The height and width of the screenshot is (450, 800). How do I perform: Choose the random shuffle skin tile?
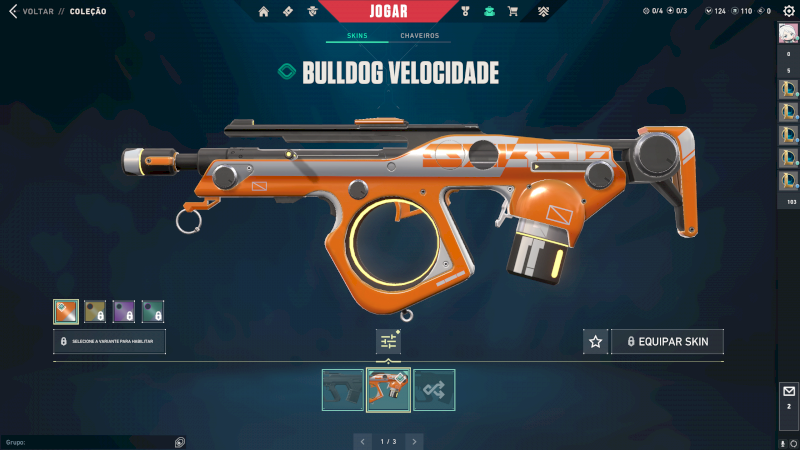pyautogui.click(x=434, y=390)
